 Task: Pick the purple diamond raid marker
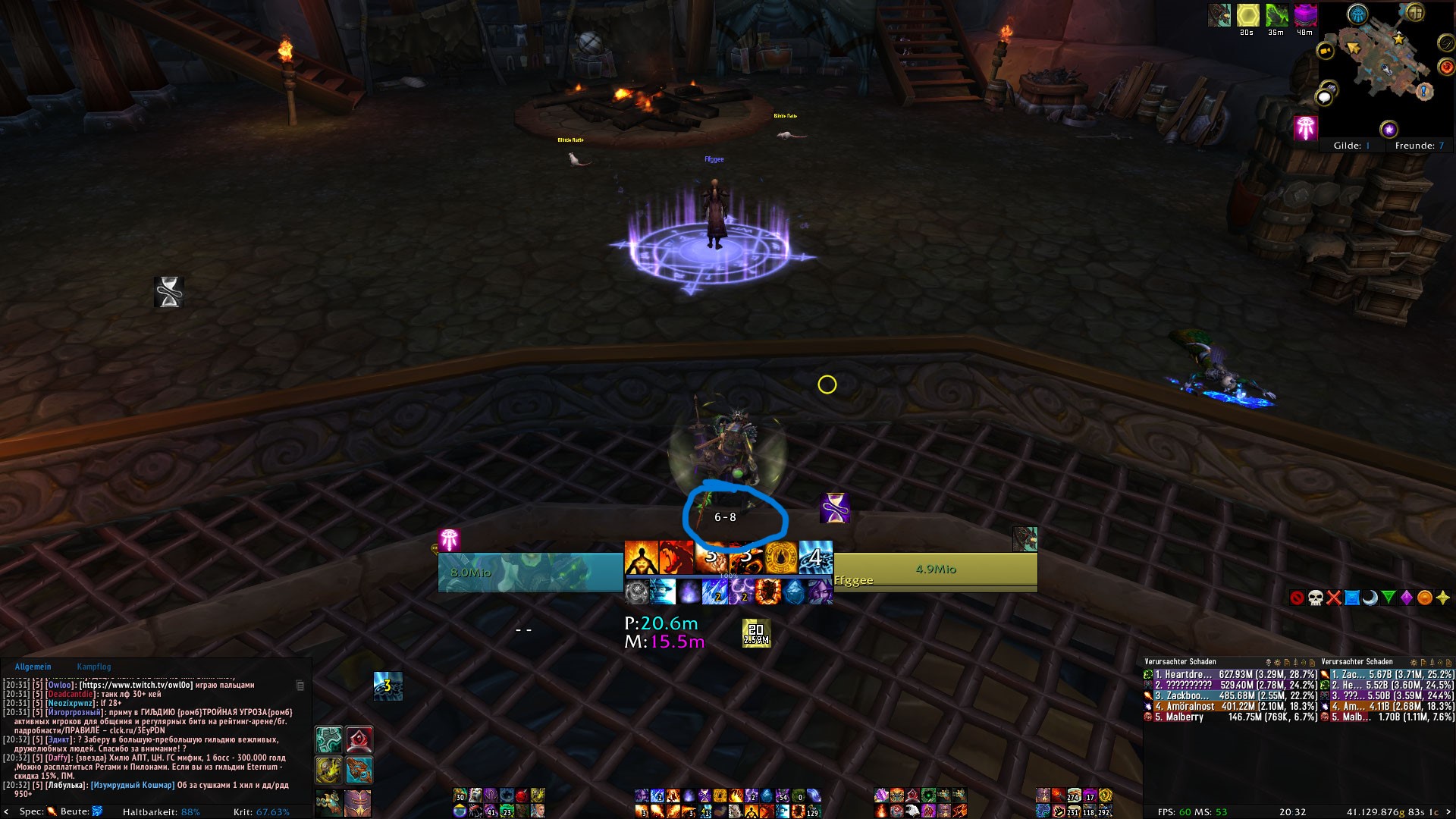click(1406, 598)
